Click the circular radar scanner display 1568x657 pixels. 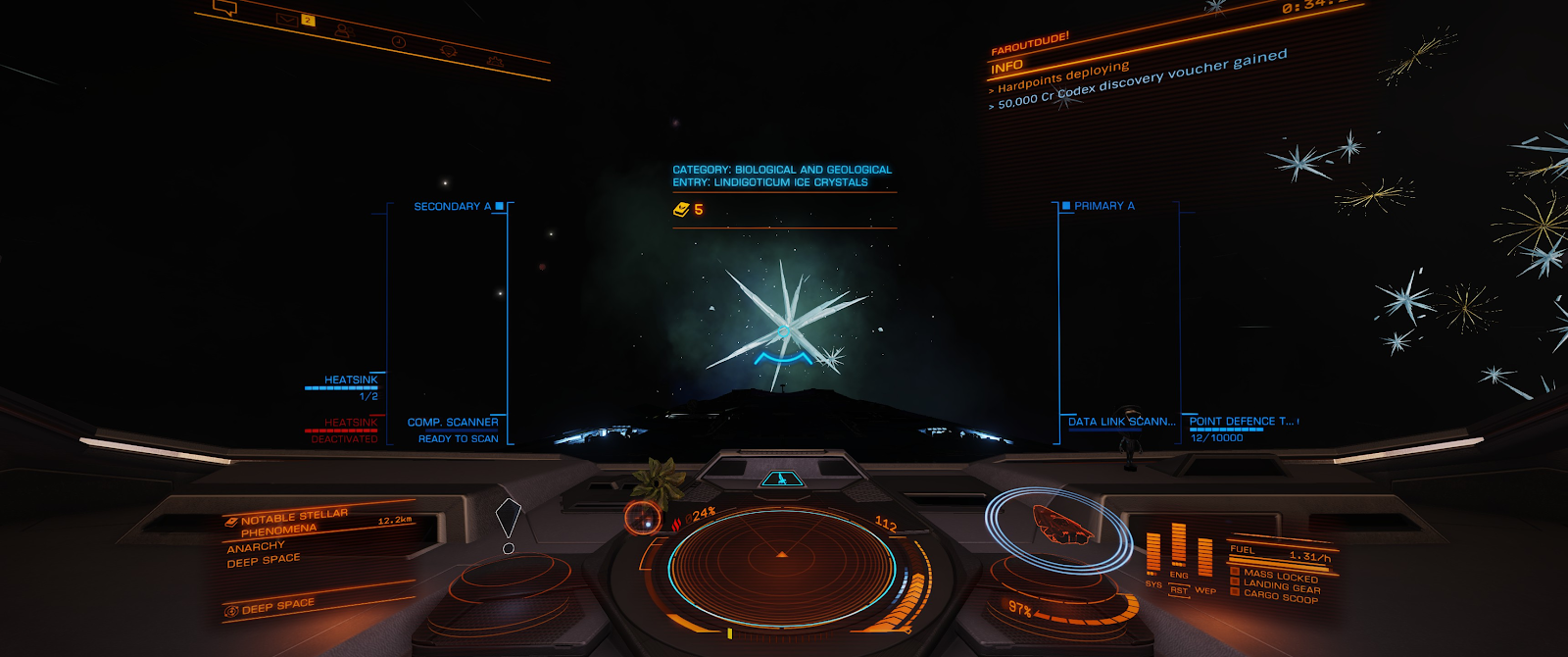coord(781,568)
